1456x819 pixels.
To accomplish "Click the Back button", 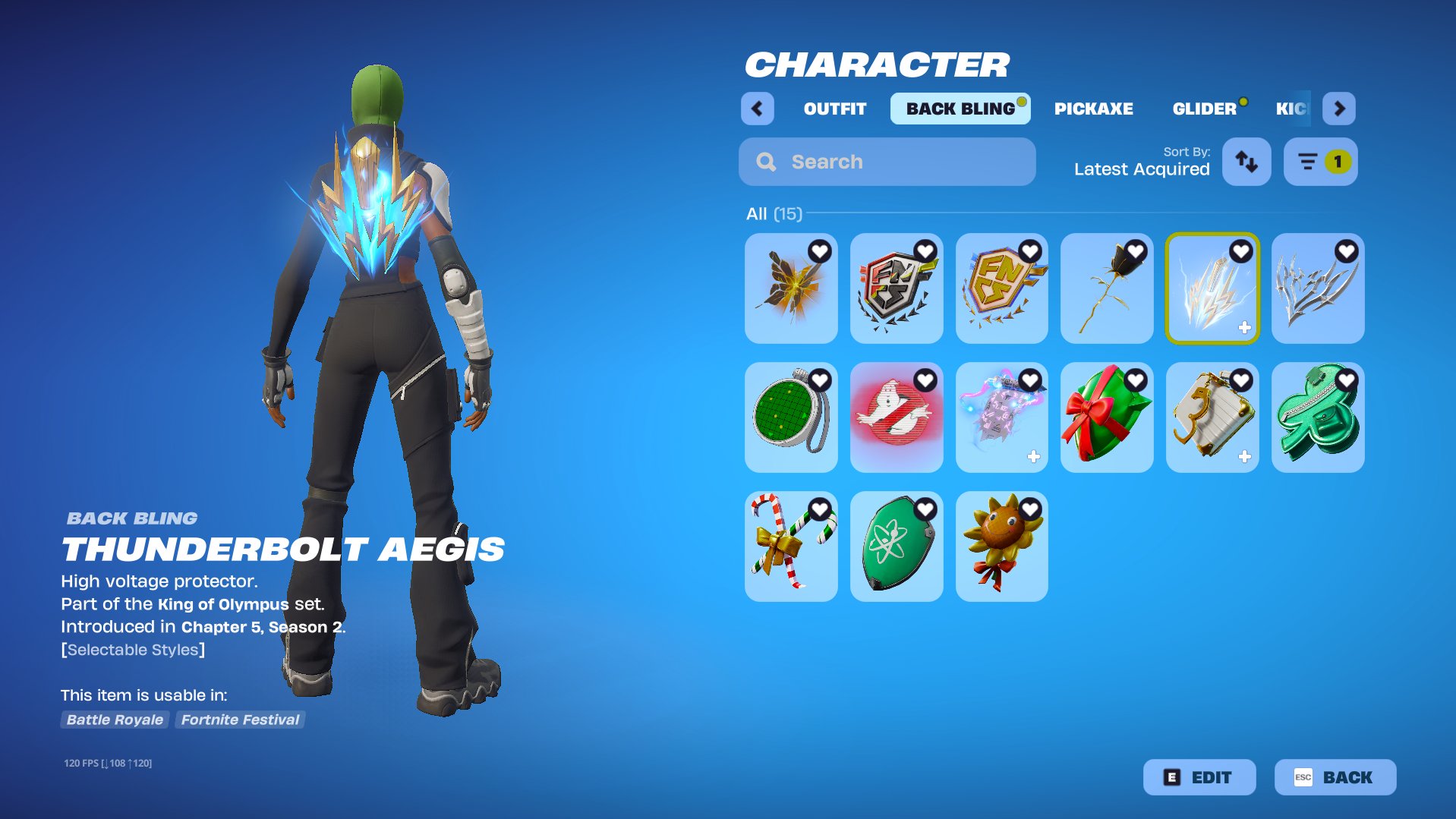I will pyautogui.click(x=1335, y=777).
